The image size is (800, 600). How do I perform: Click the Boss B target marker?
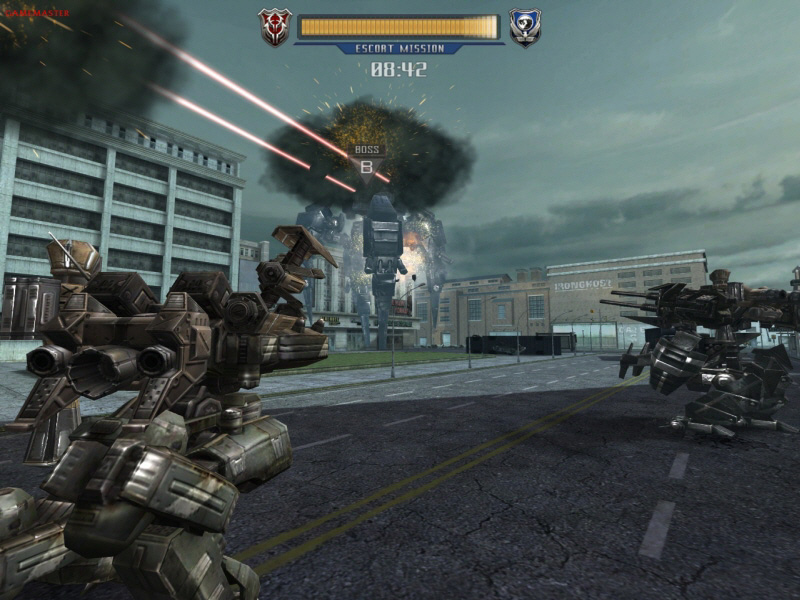click(366, 163)
